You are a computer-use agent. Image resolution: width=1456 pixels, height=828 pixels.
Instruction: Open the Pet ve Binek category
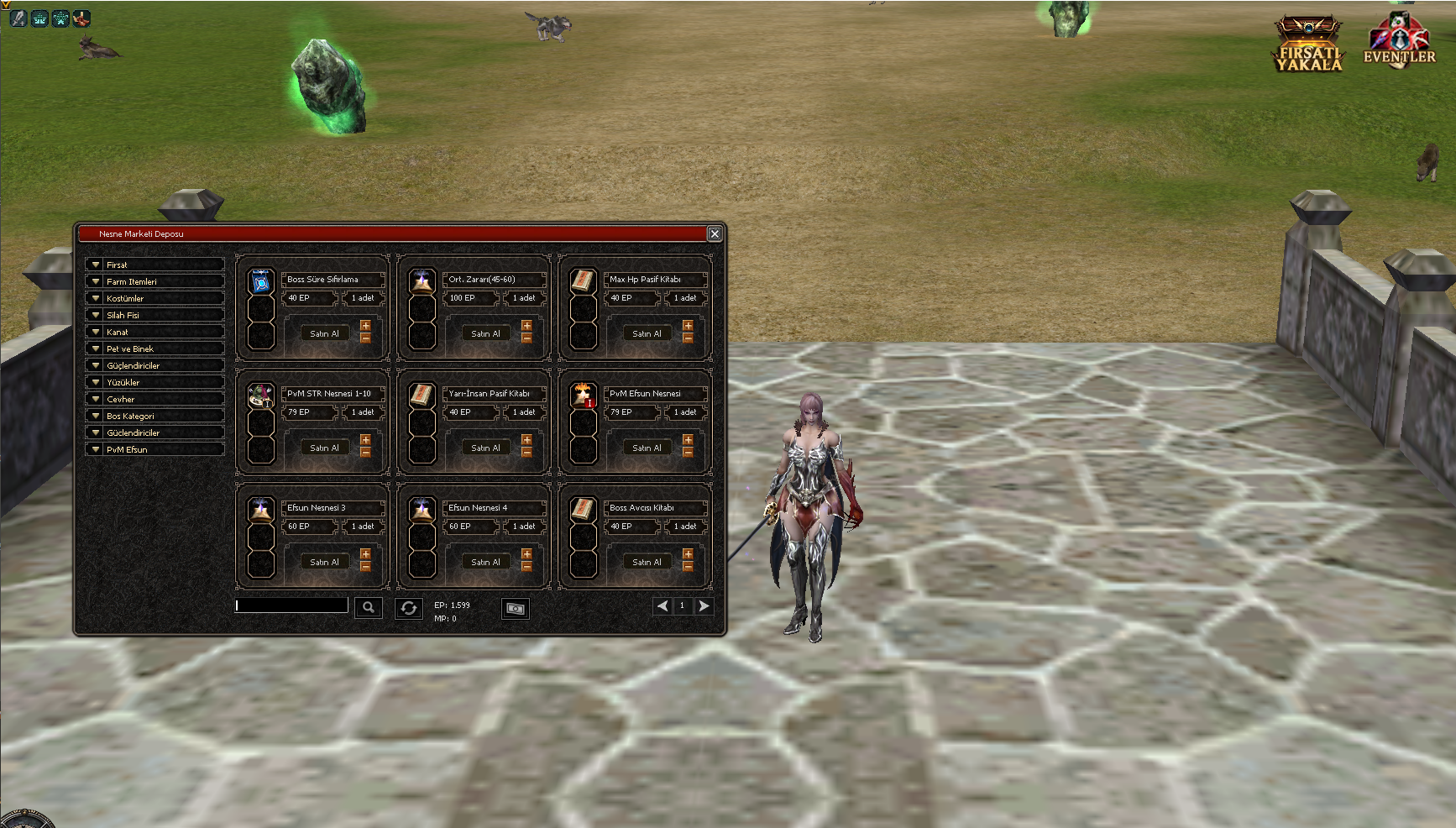[155, 348]
